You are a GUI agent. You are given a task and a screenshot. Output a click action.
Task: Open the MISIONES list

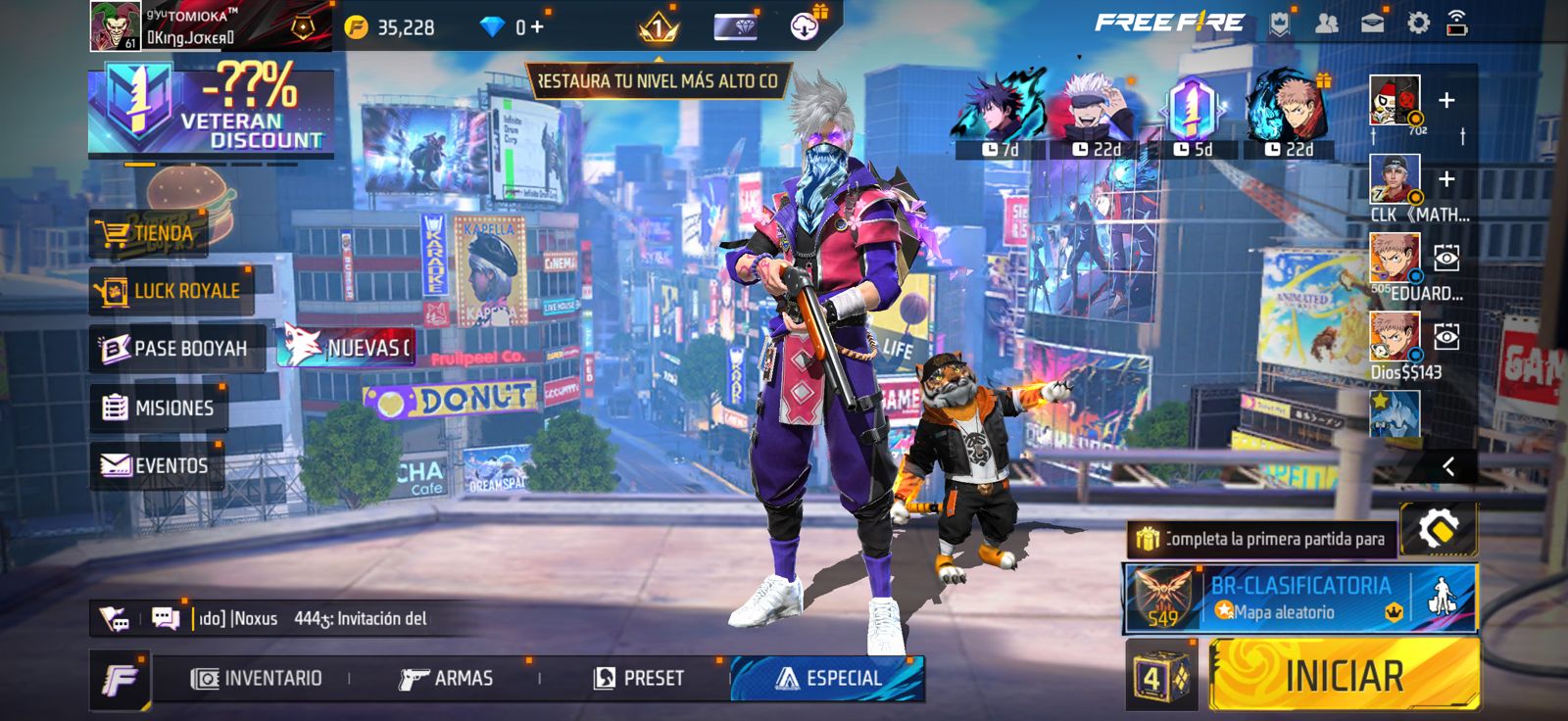pyautogui.click(x=159, y=408)
